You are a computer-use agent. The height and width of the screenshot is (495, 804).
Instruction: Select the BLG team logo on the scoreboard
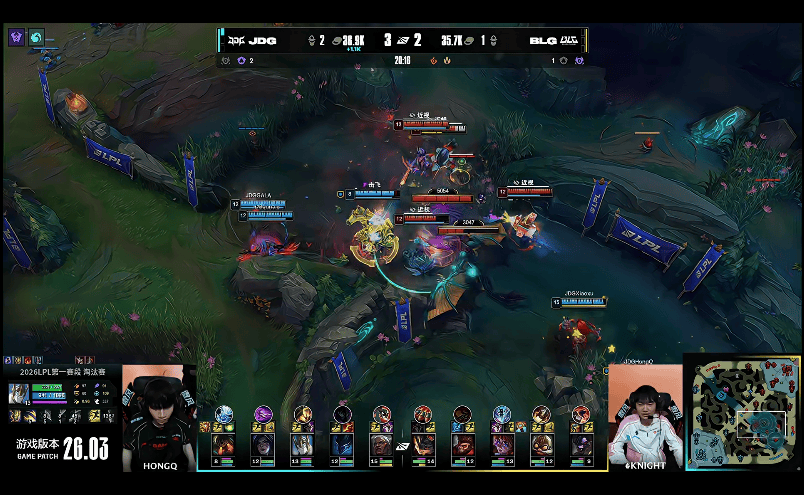(x=569, y=41)
